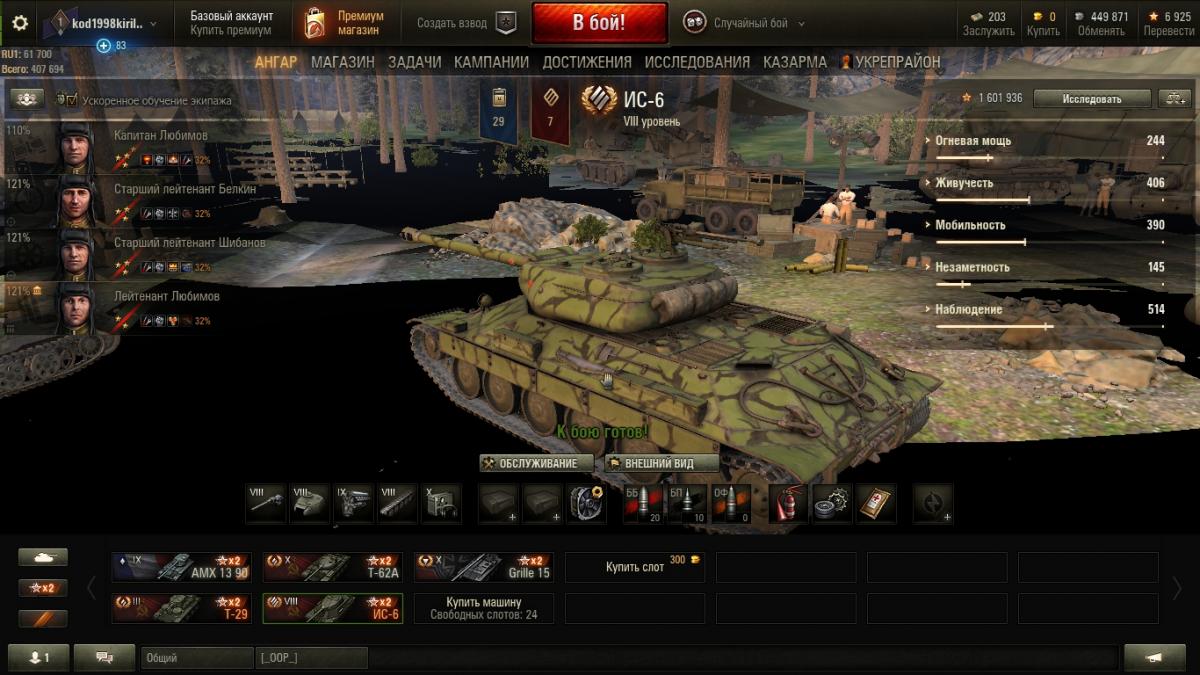Image resolution: width=1200 pixels, height=675 pixels.
Task: Open ОБСЛУЖИВАНИЕ vehicle service
Action: click(x=536, y=463)
